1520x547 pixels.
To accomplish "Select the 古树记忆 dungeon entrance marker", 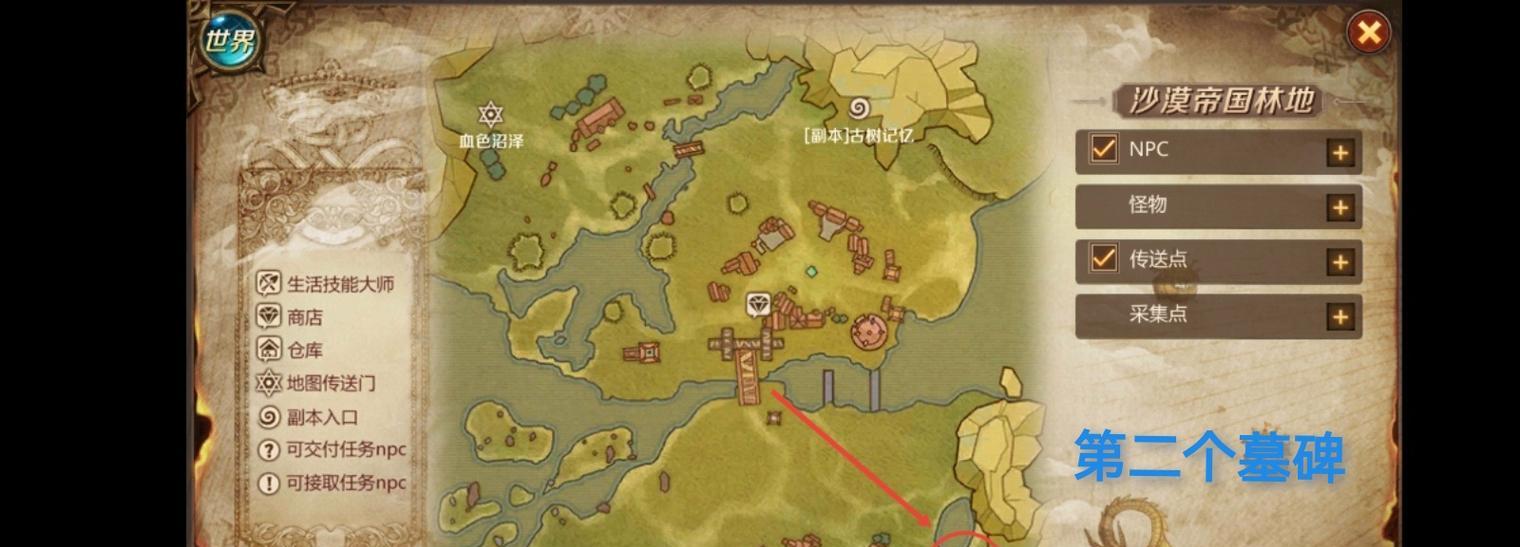I will (859, 108).
